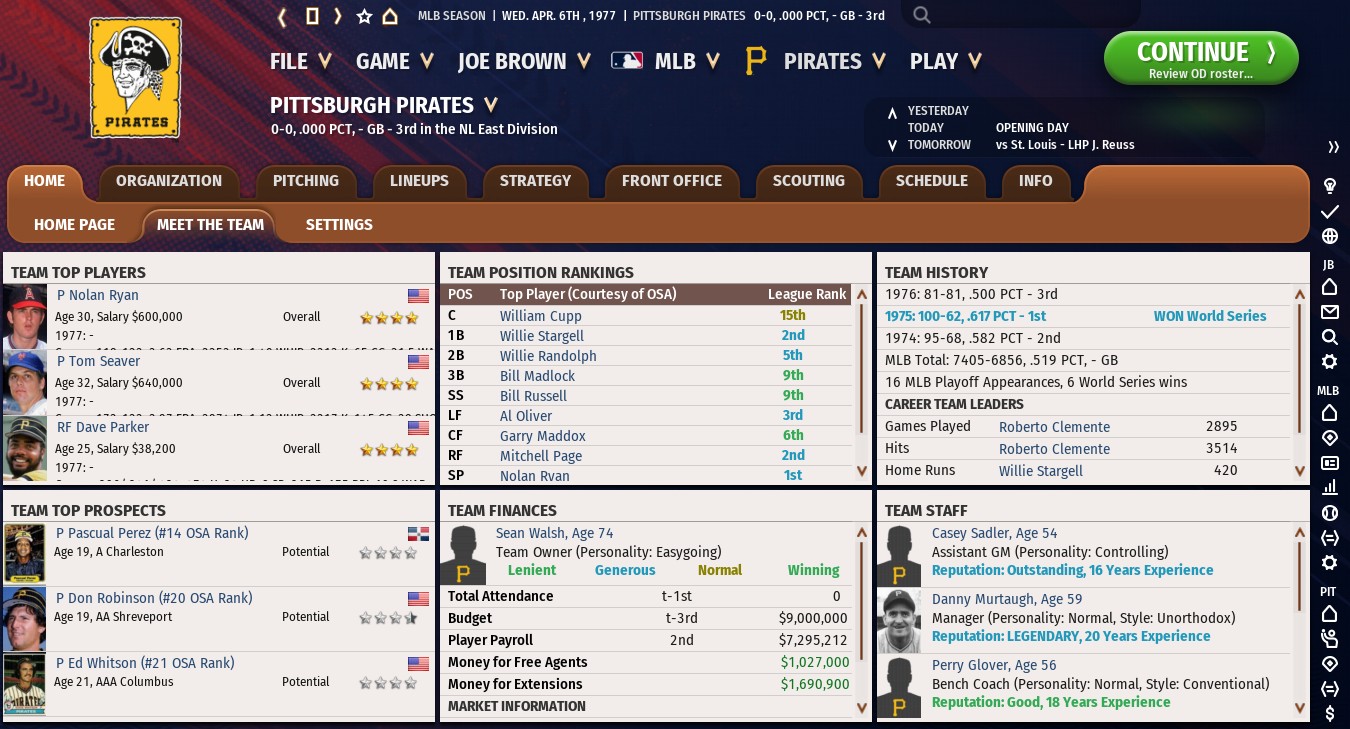Go to the Front Office tab
This screenshot has width=1350, height=729.
(671, 181)
